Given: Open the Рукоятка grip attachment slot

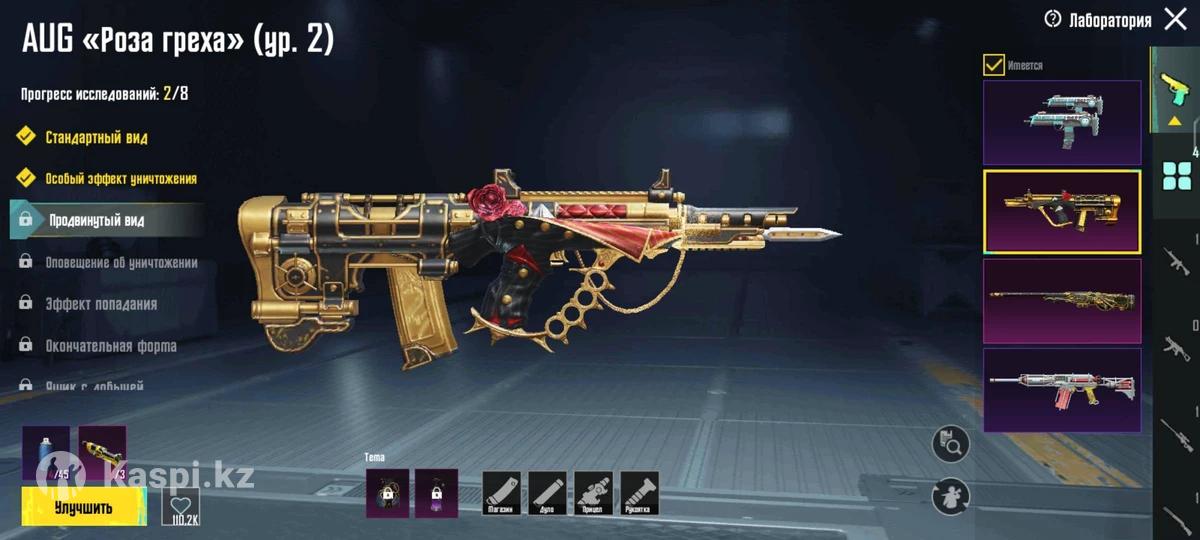Looking at the screenshot, I should 640,493.
